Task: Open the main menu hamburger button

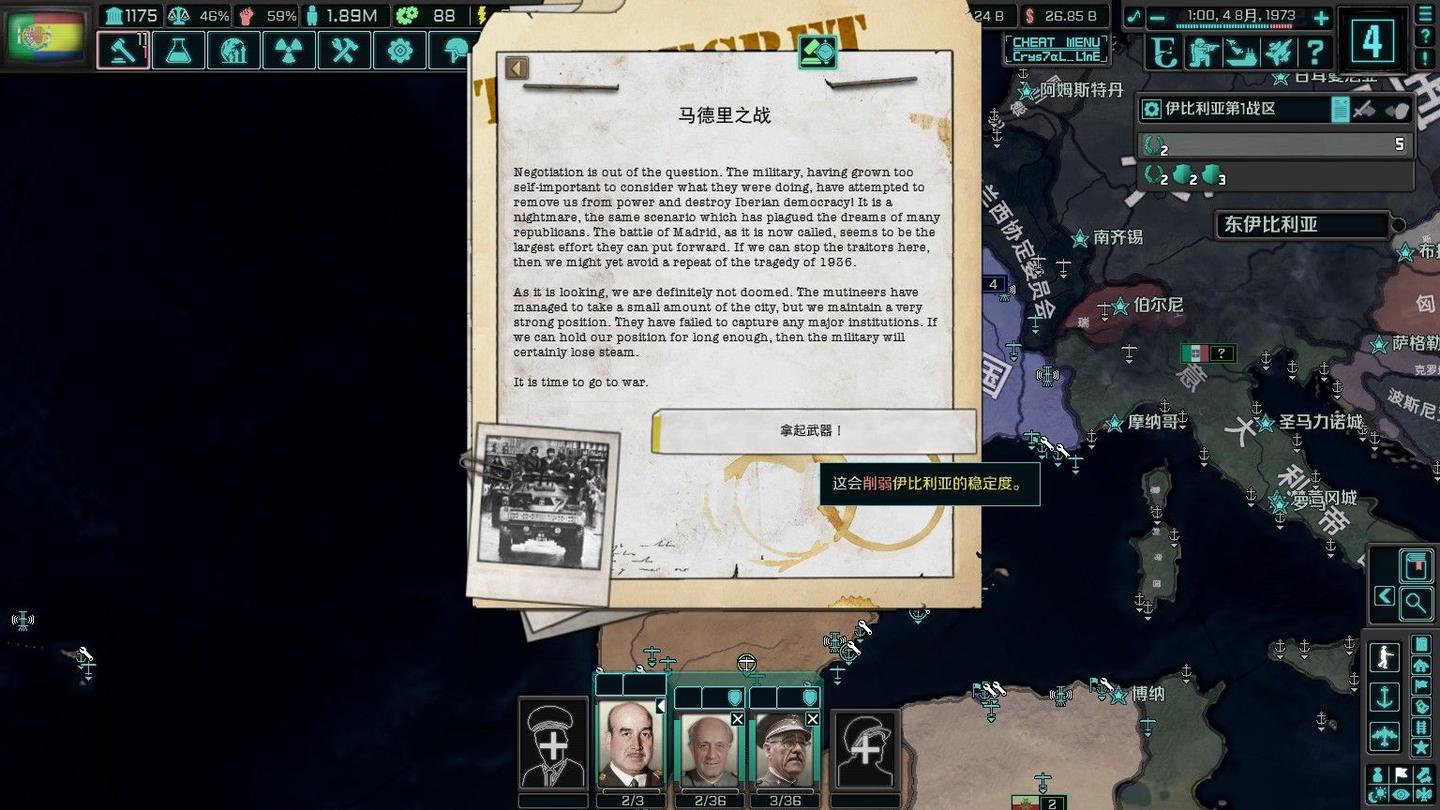Action: pos(1425,13)
